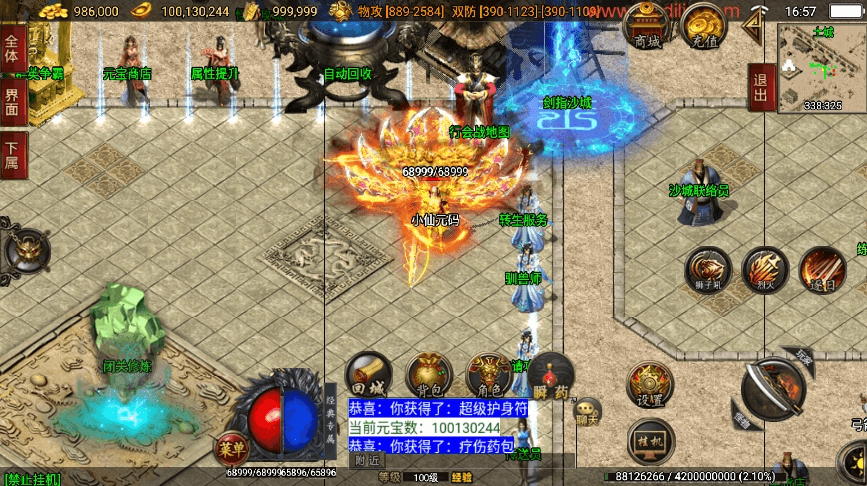
Task: Toggle 挂机 auto-battle
Action: pos(650,438)
